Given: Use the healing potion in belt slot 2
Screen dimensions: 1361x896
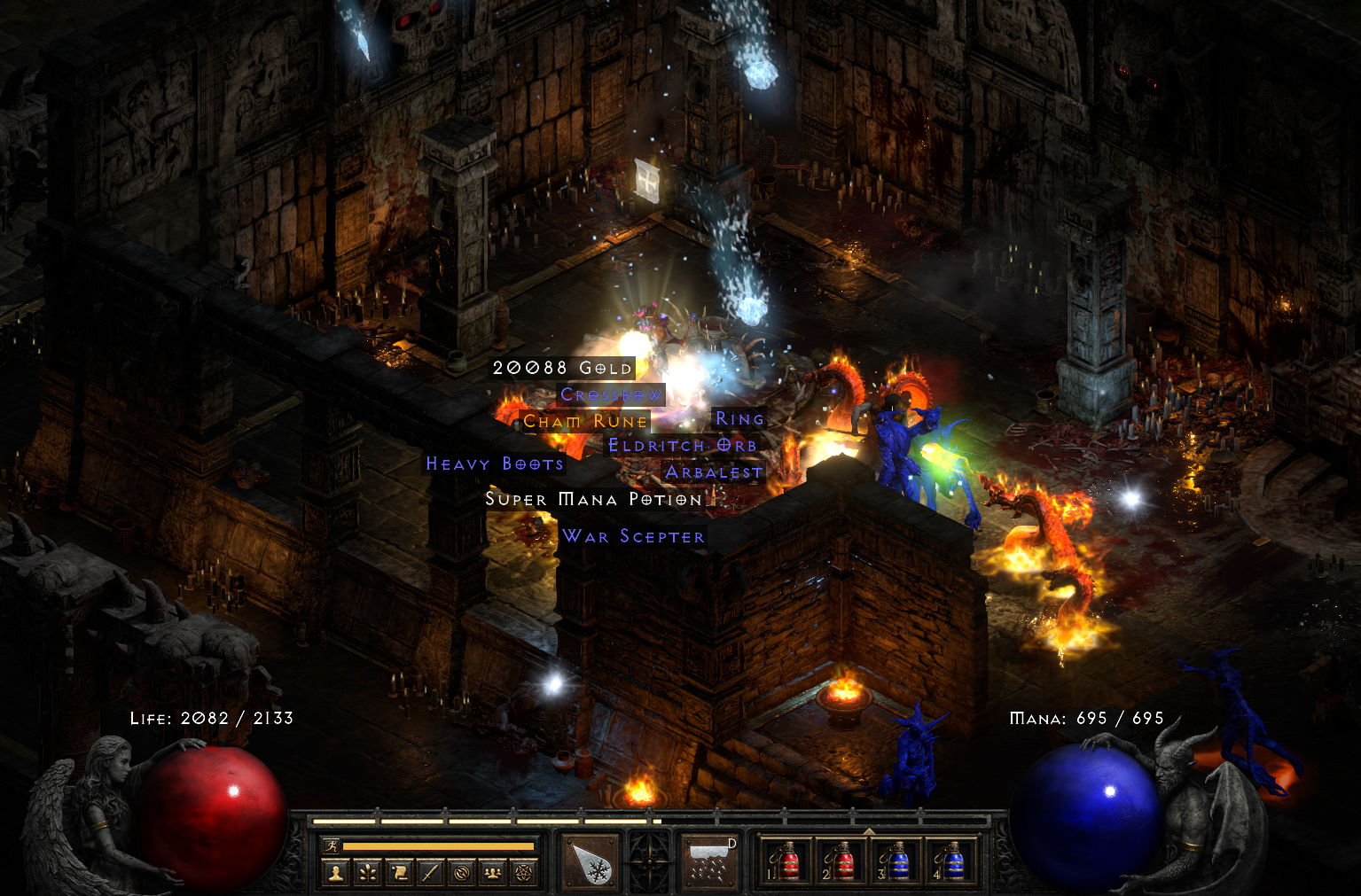Looking at the screenshot, I should [x=838, y=862].
